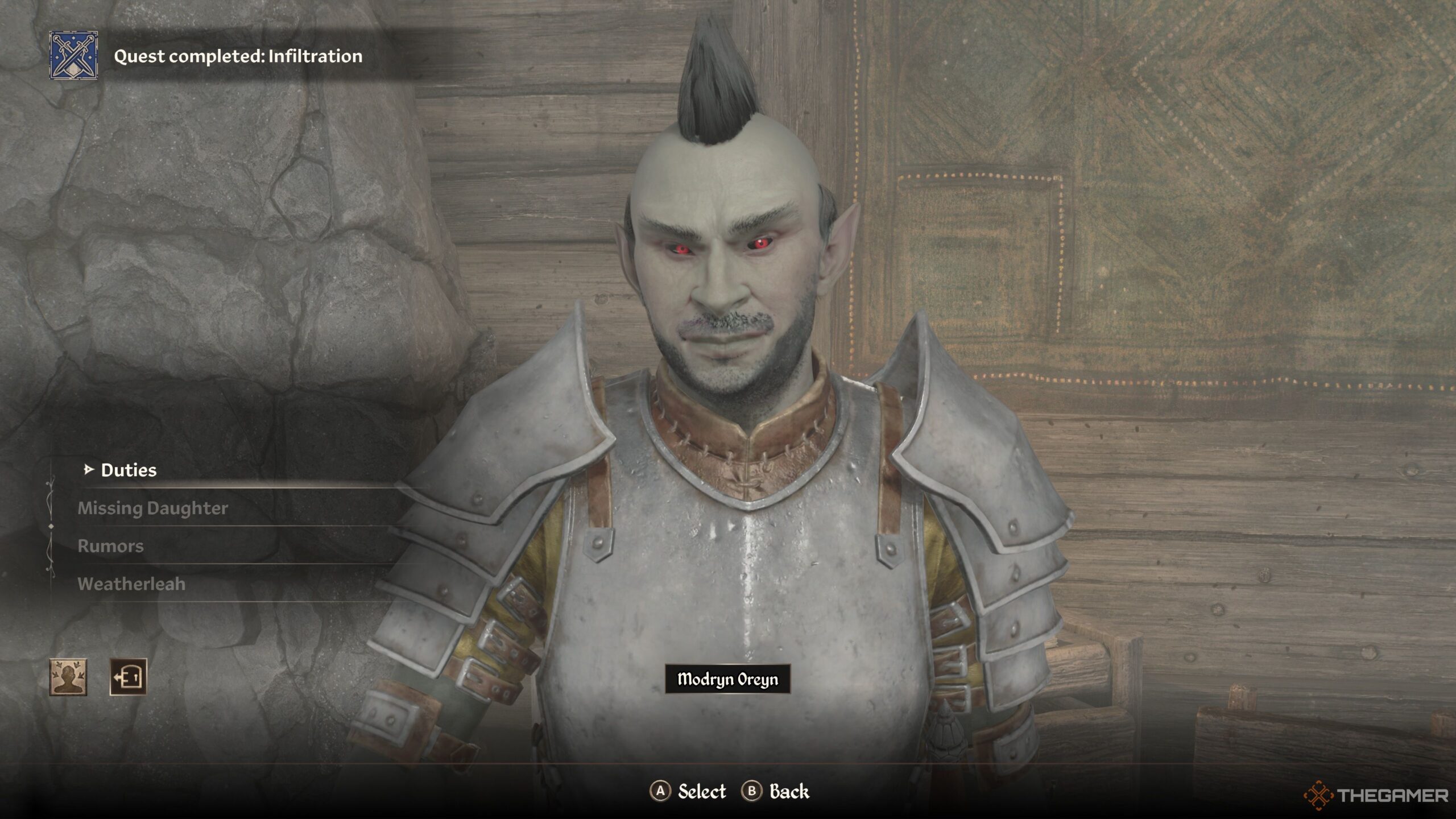Choose the Rumors dialogue topic
Viewport: 1456px width, 819px height.
coord(110,546)
